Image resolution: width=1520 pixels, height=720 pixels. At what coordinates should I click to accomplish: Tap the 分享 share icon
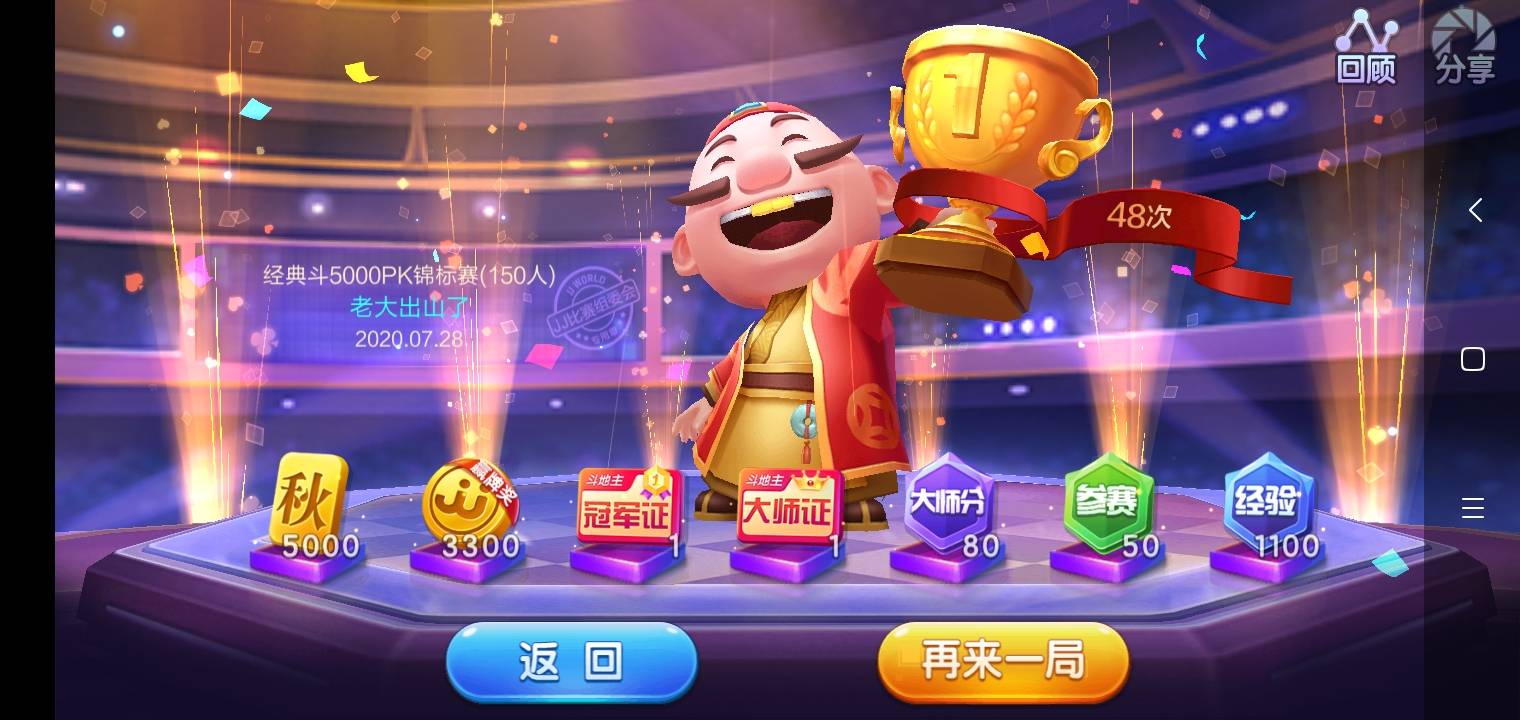(1463, 45)
